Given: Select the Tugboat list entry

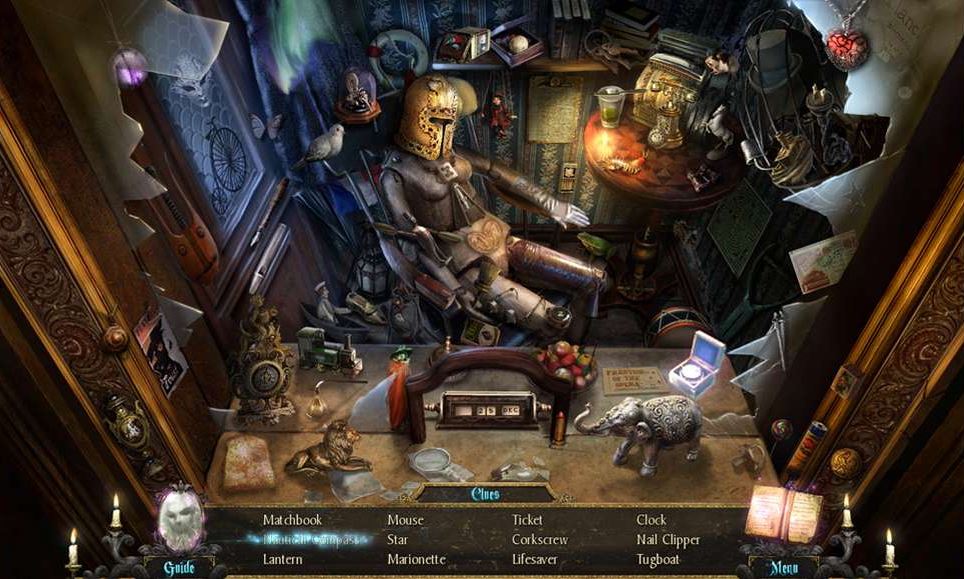Looking at the screenshot, I should 658,559.
